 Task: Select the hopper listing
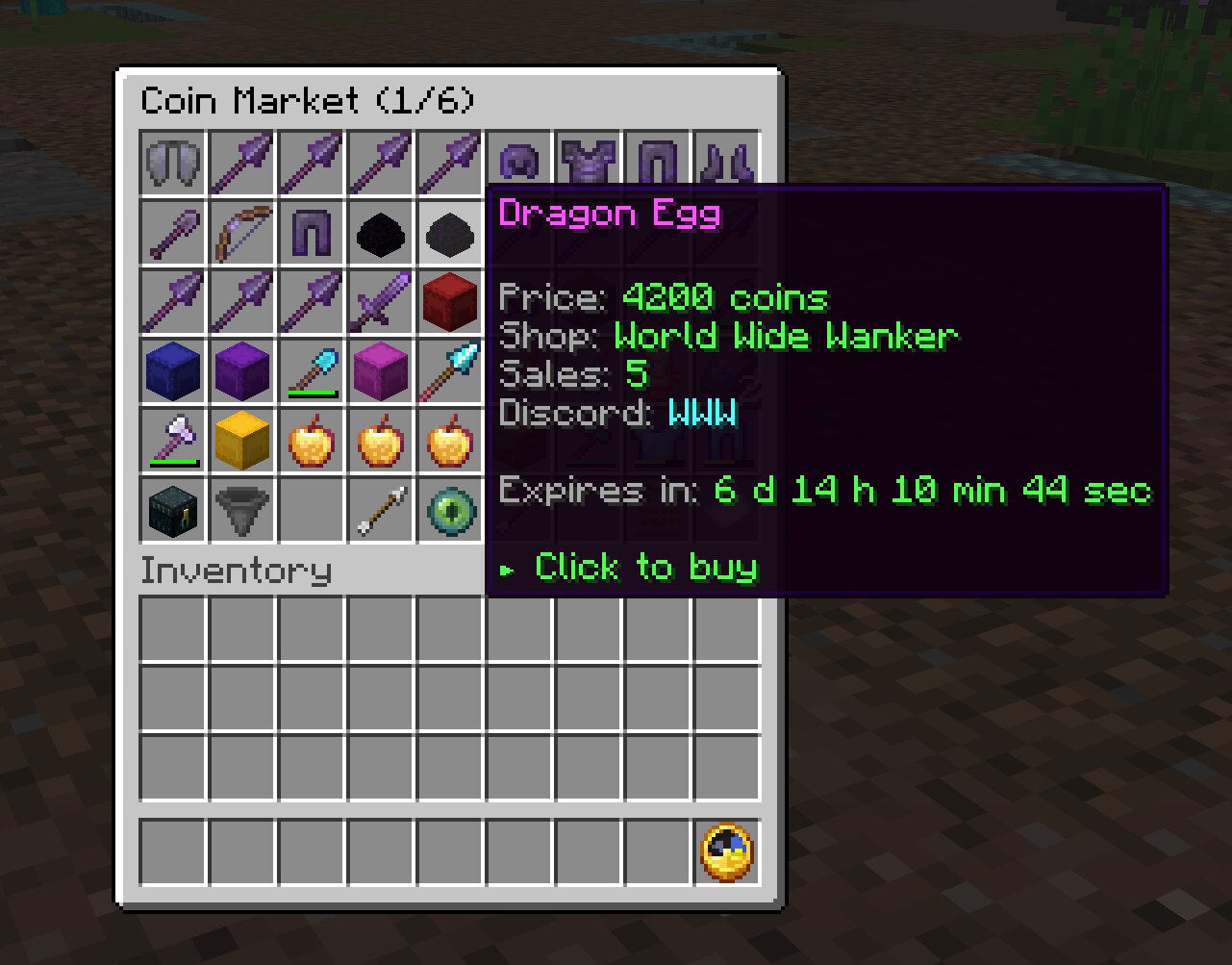[x=242, y=510]
